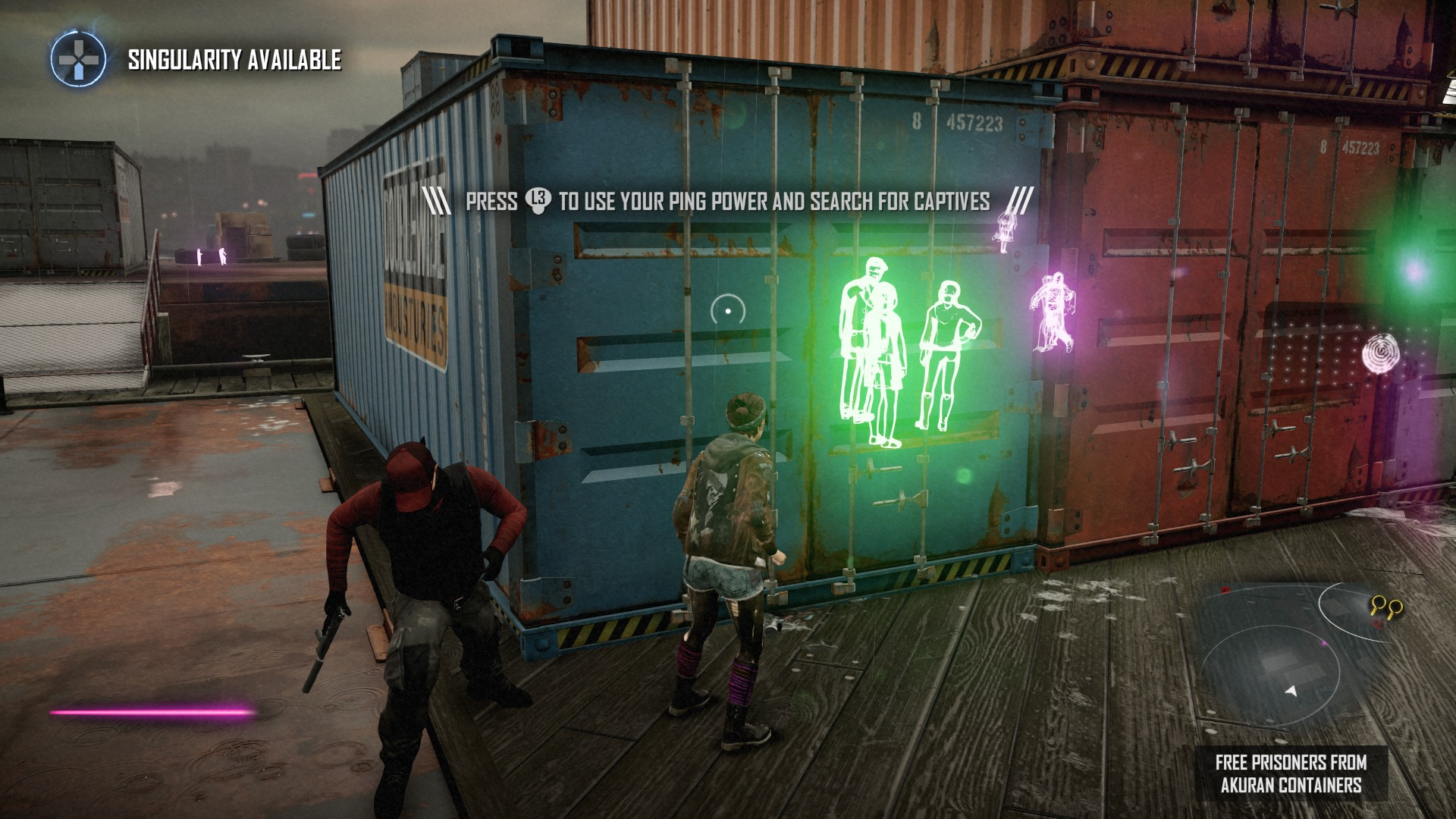Select the second yellow search icon on minimap
Screen dimensions: 1456x819
tap(1395, 608)
